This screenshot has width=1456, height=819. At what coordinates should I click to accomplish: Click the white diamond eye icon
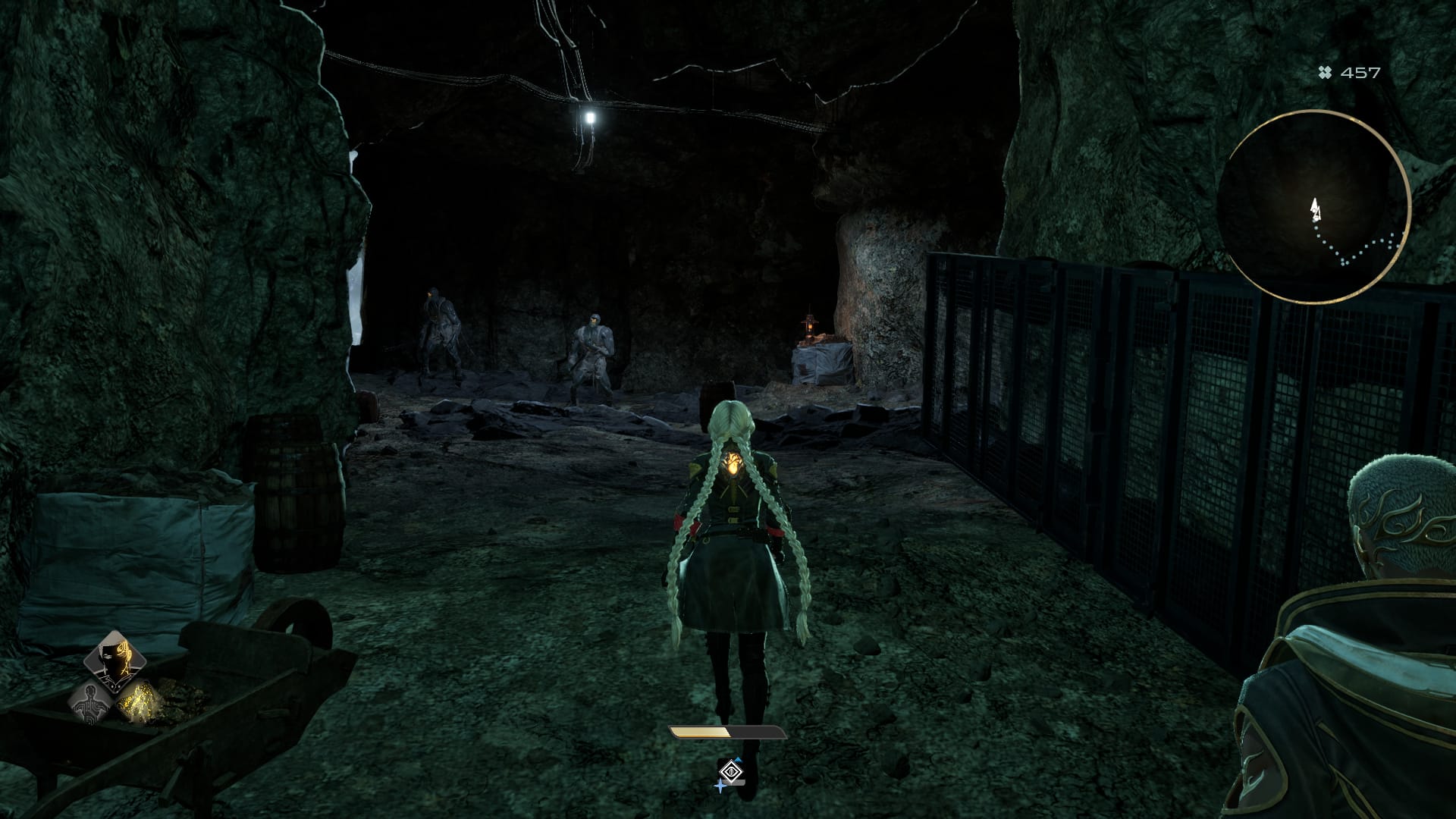click(x=730, y=772)
